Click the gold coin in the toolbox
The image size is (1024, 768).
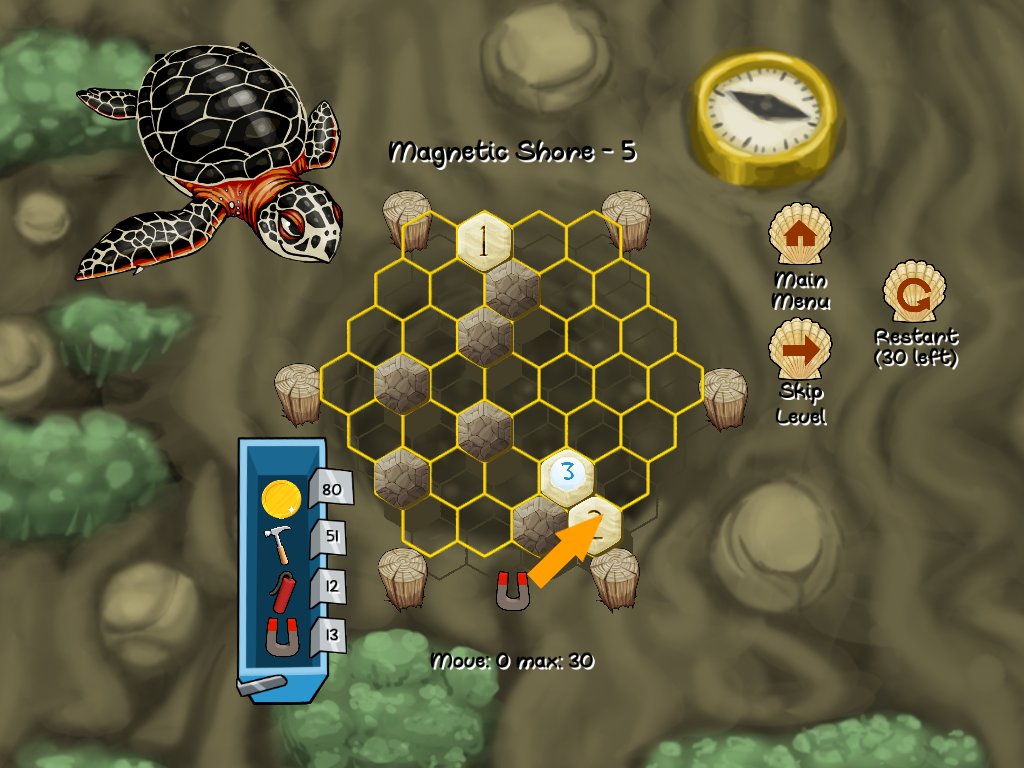[x=280, y=497]
